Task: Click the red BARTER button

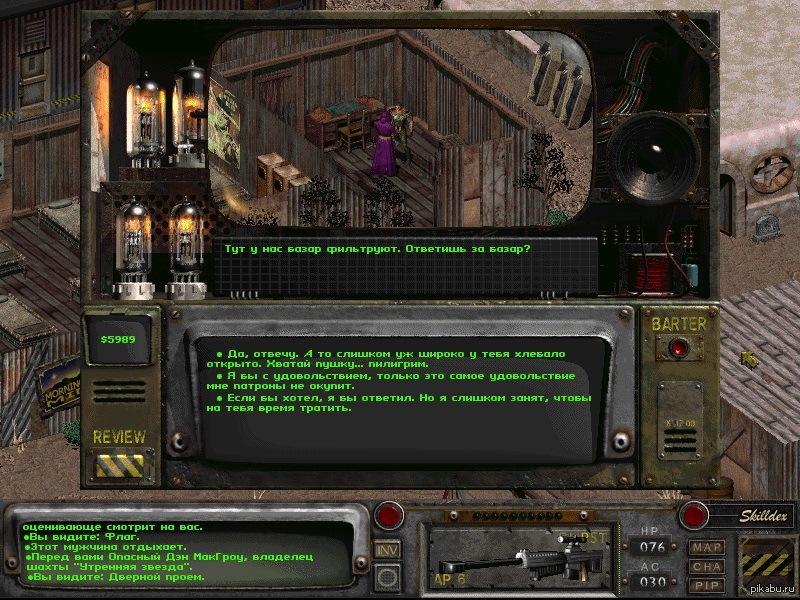Action: tap(680, 348)
